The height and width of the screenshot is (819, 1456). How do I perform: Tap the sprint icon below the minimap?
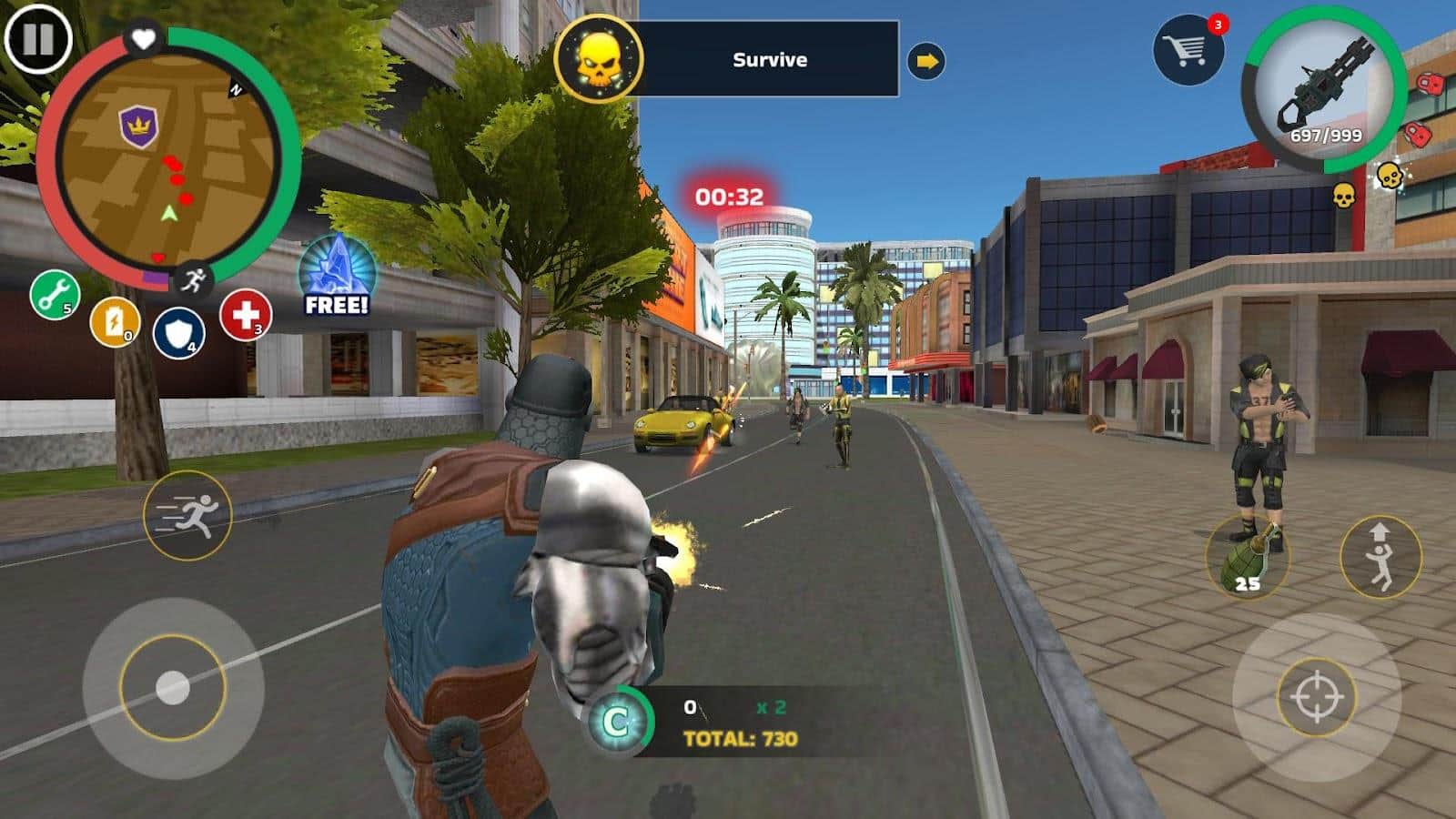[193, 279]
